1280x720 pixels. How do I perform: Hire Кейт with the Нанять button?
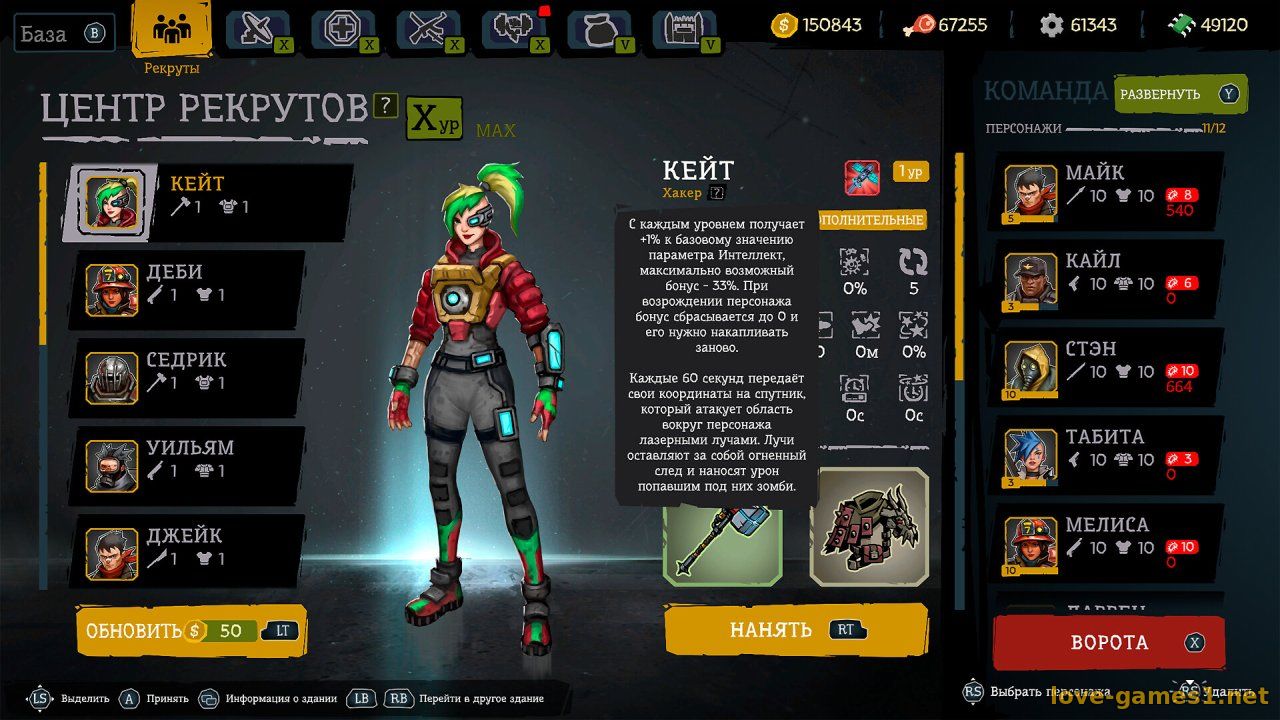(795, 630)
